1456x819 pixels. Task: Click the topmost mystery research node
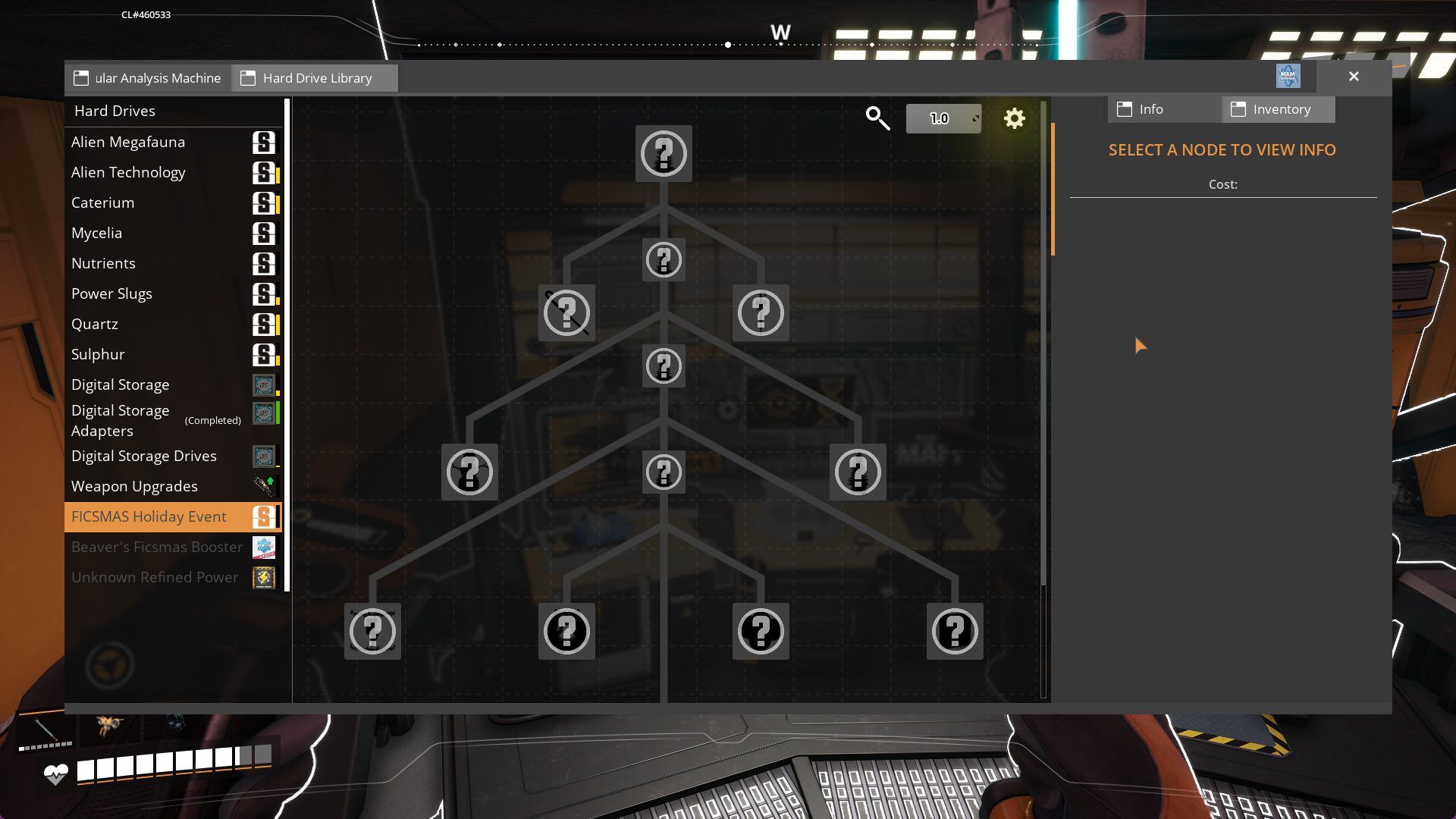[x=664, y=154]
